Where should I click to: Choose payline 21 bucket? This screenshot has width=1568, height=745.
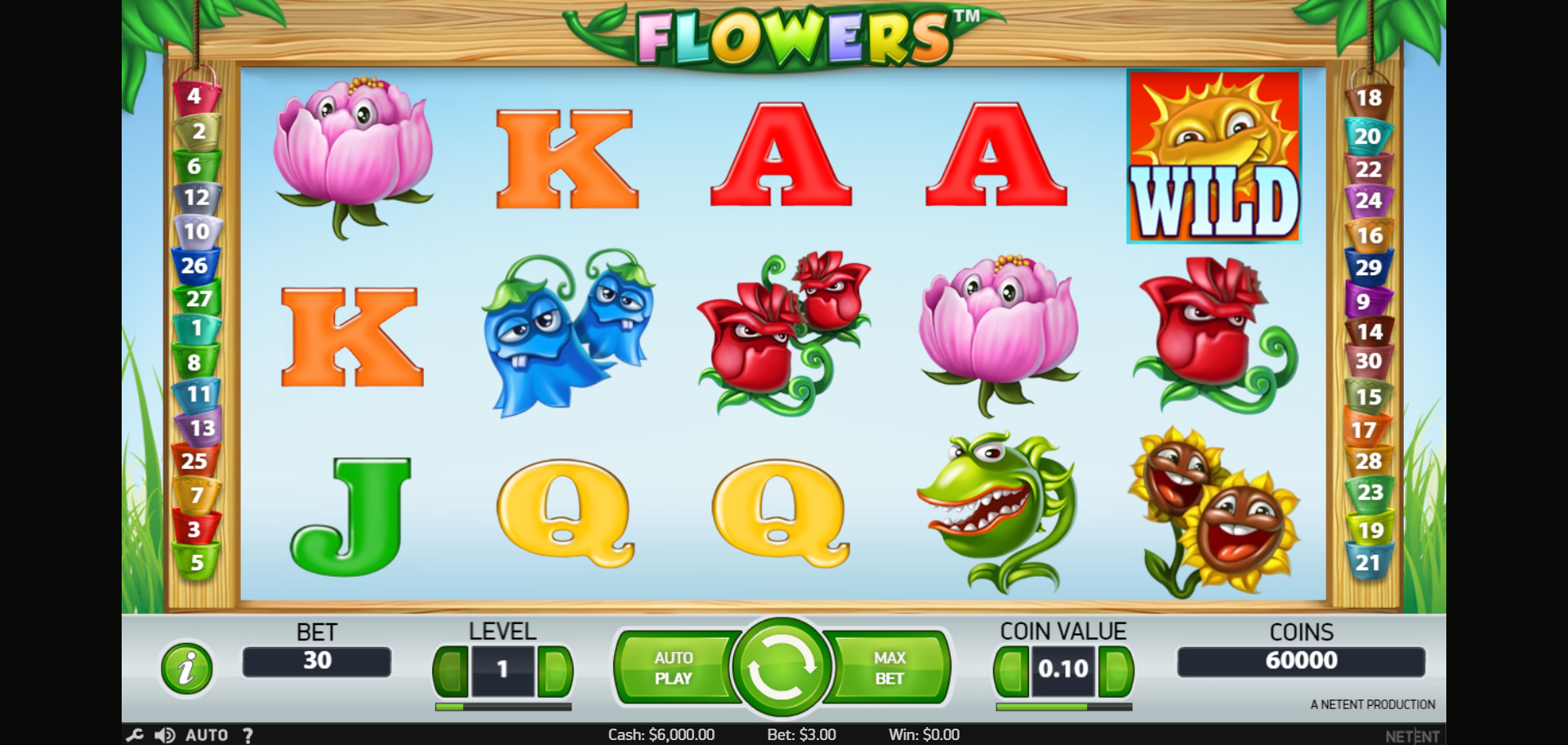[1368, 563]
